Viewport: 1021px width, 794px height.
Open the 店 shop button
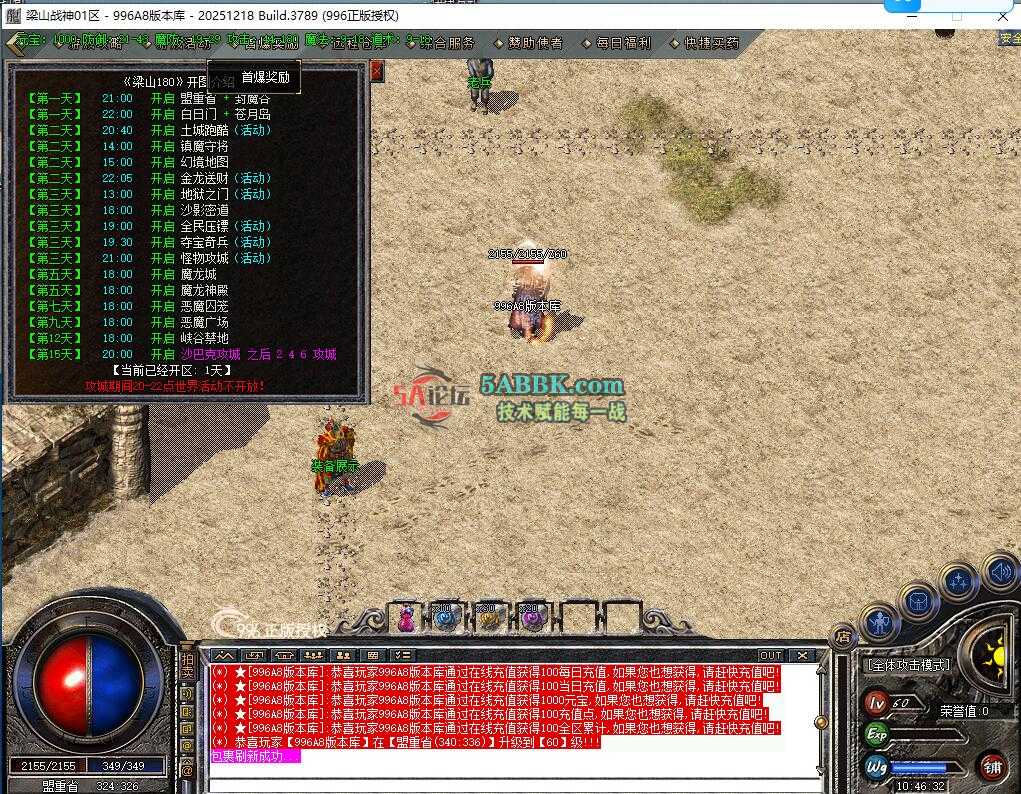click(843, 636)
